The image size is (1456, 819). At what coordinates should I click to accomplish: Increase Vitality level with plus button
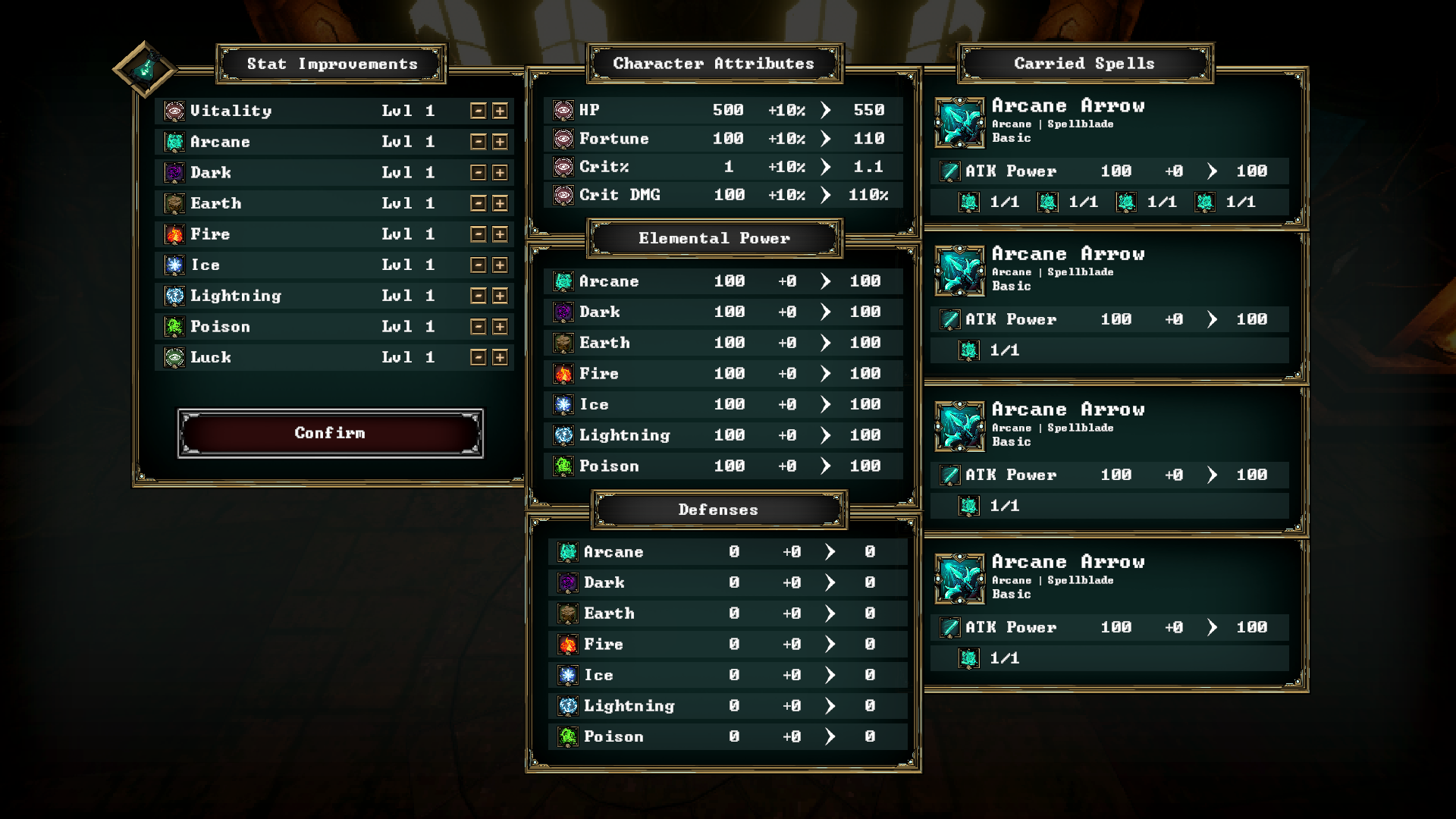(x=500, y=111)
